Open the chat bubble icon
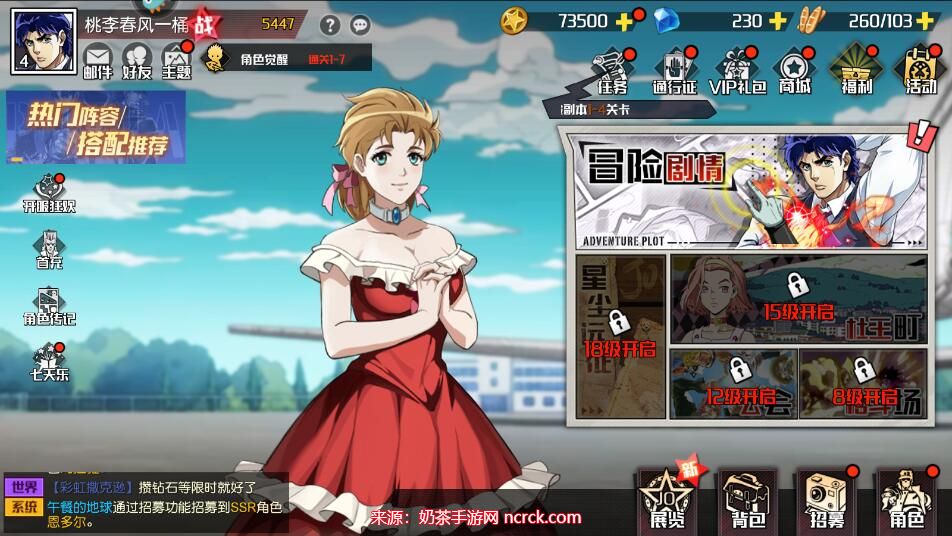The height and width of the screenshot is (536, 952). point(360,25)
